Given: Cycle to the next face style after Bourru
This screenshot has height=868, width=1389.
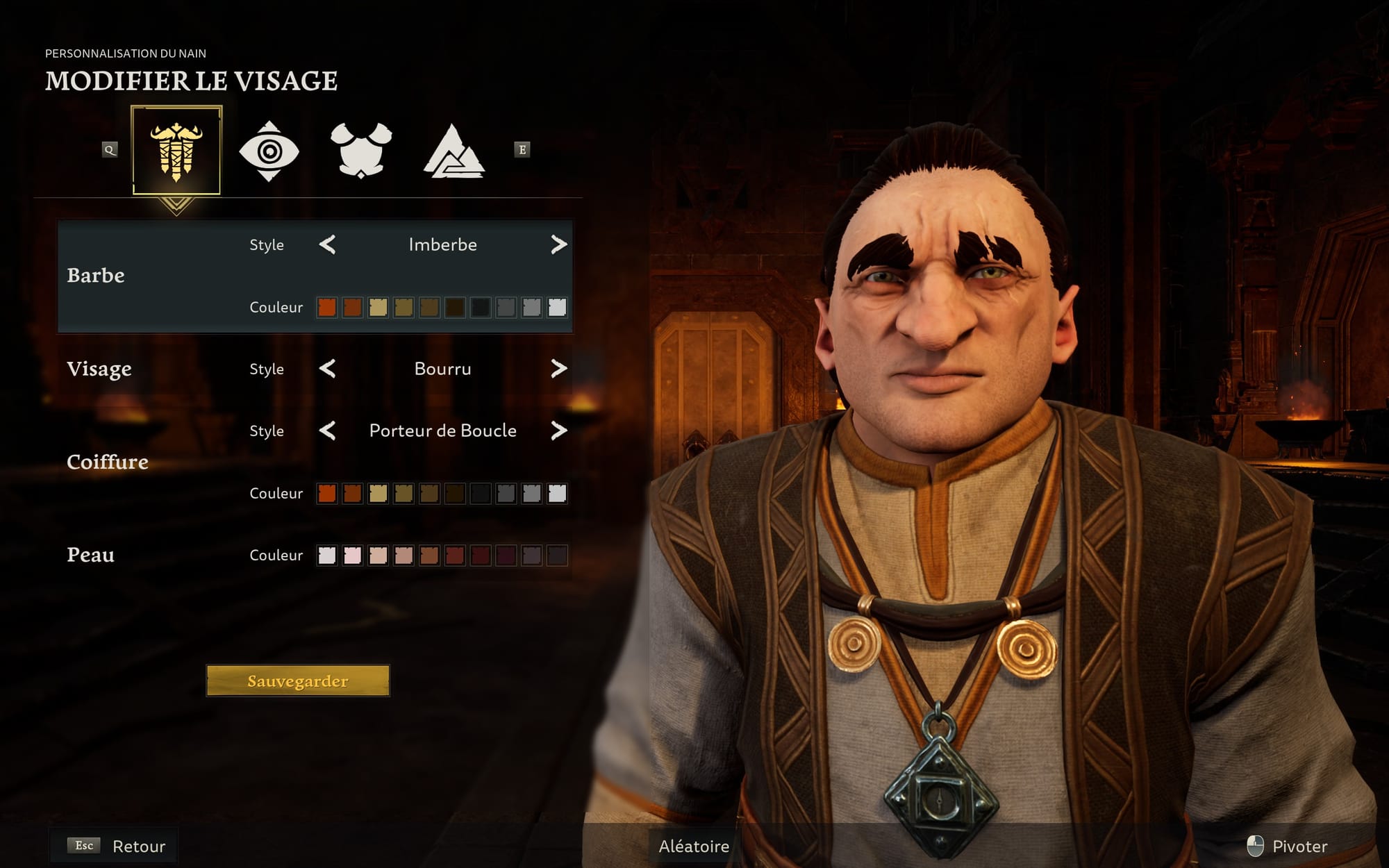Looking at the screenshot, I should tap(558, 369).
